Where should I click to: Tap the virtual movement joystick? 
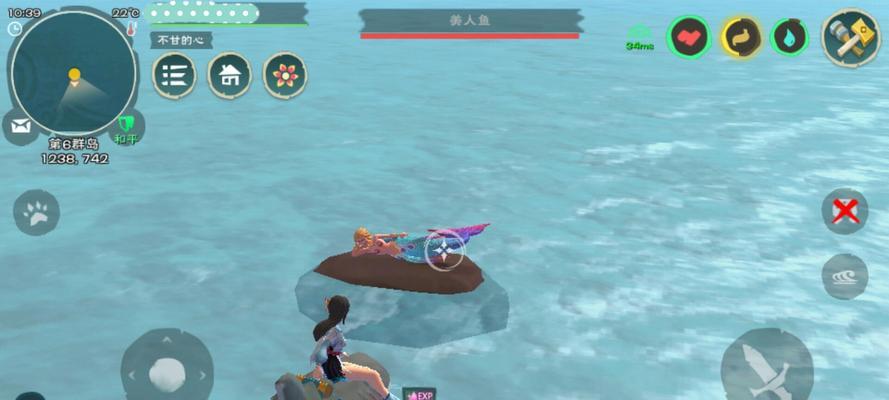167,373
